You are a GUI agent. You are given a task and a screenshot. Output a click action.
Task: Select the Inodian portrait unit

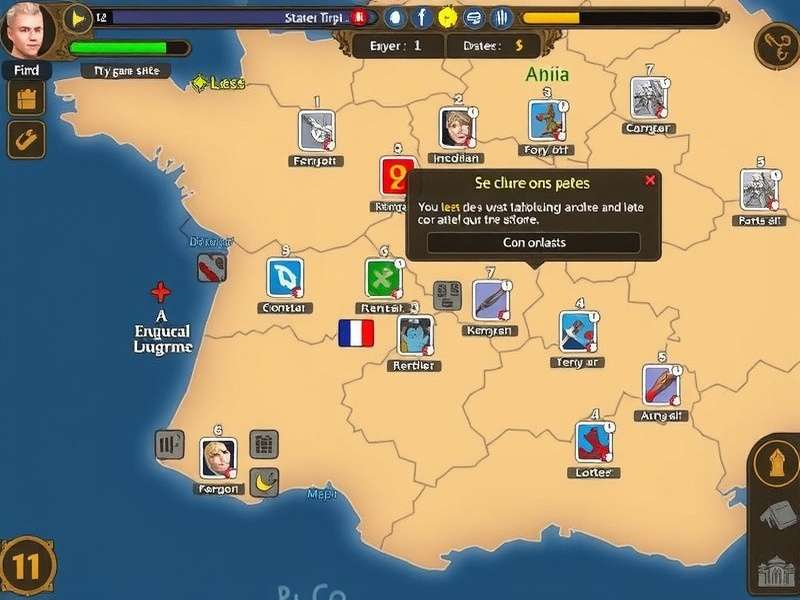pyautogui.click(x=456, y=128)
